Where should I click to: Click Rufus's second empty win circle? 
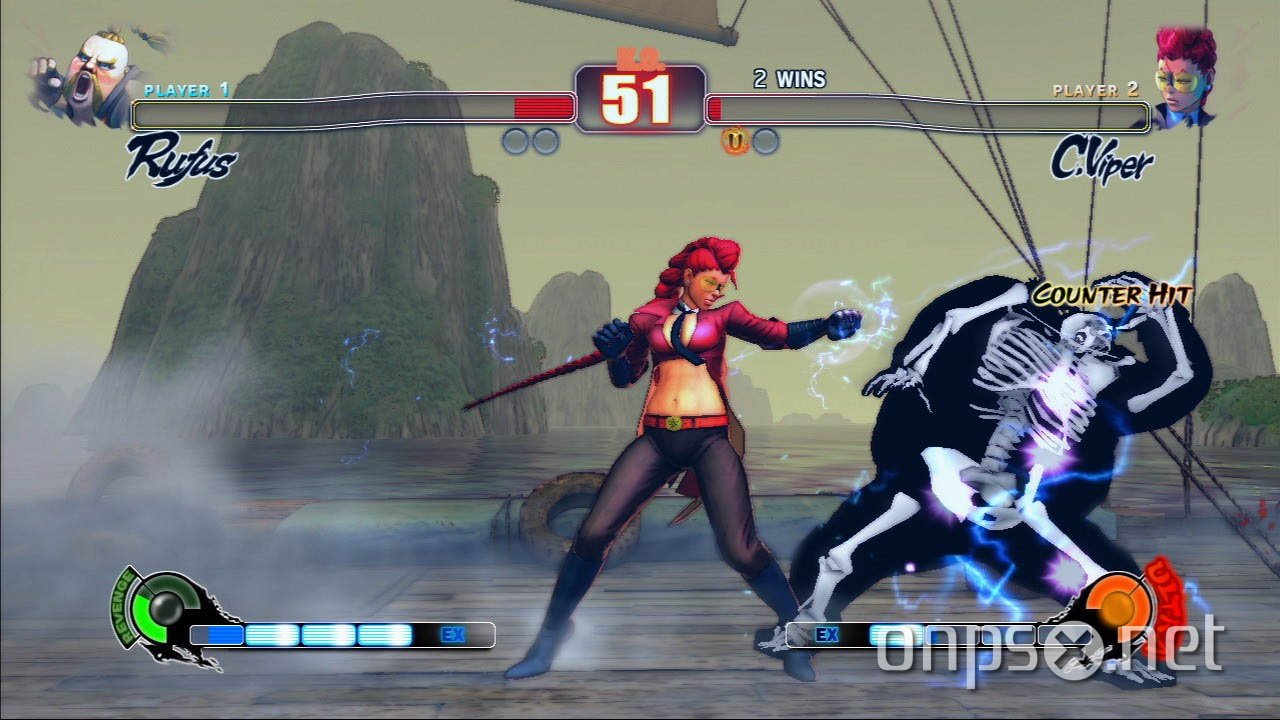[545, 139]
